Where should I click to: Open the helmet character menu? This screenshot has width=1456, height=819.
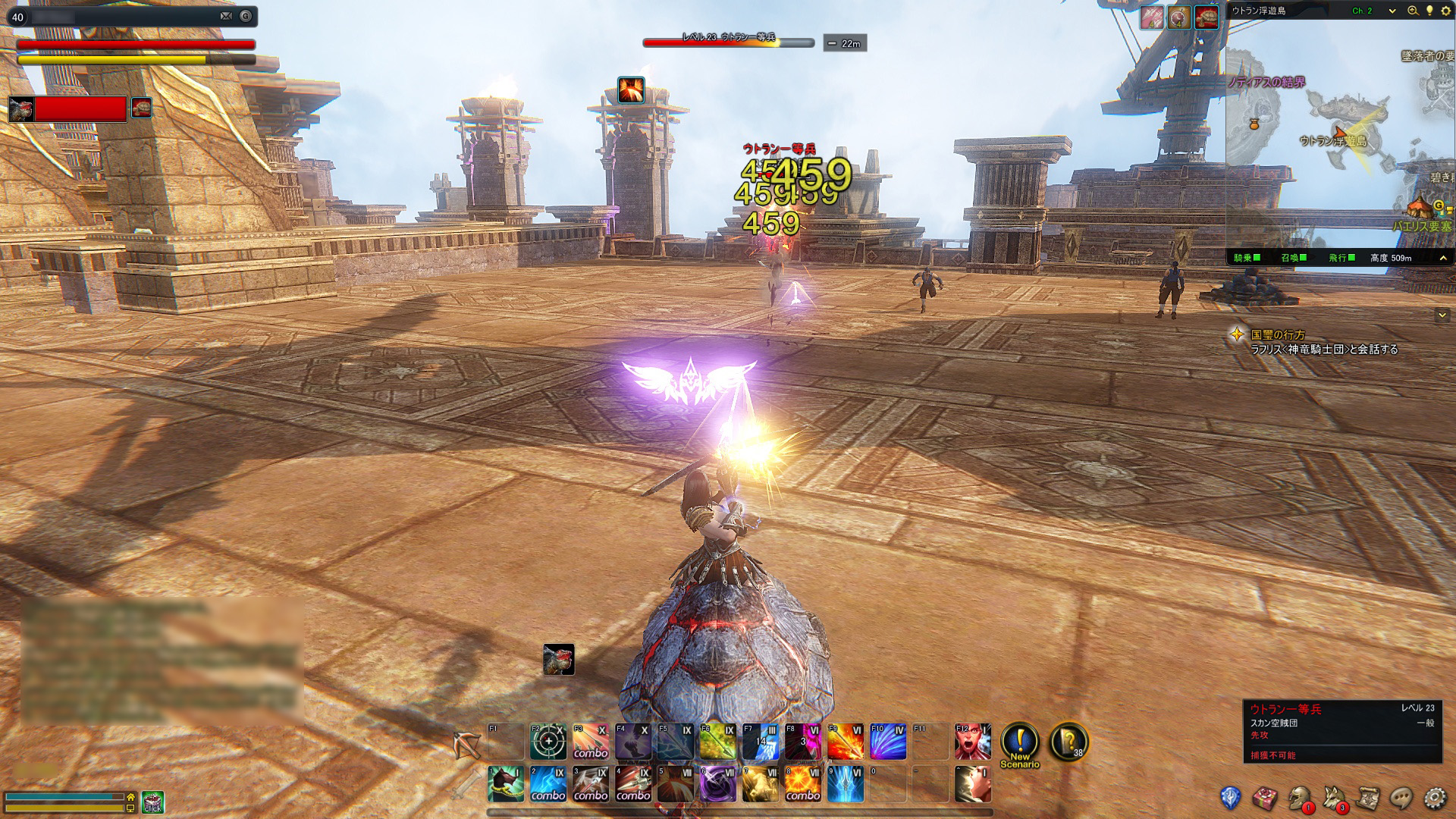pos(1299,798)
